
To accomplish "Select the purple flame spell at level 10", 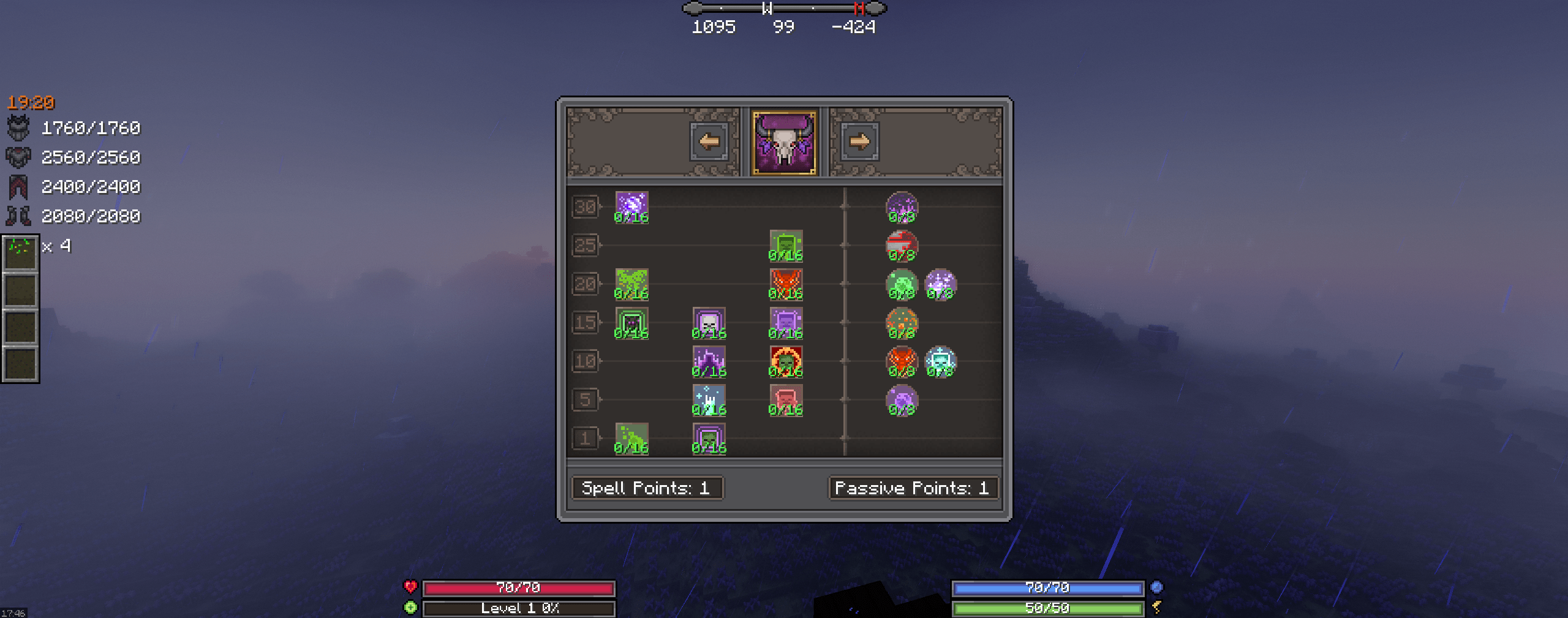I will tap(709, 361).
